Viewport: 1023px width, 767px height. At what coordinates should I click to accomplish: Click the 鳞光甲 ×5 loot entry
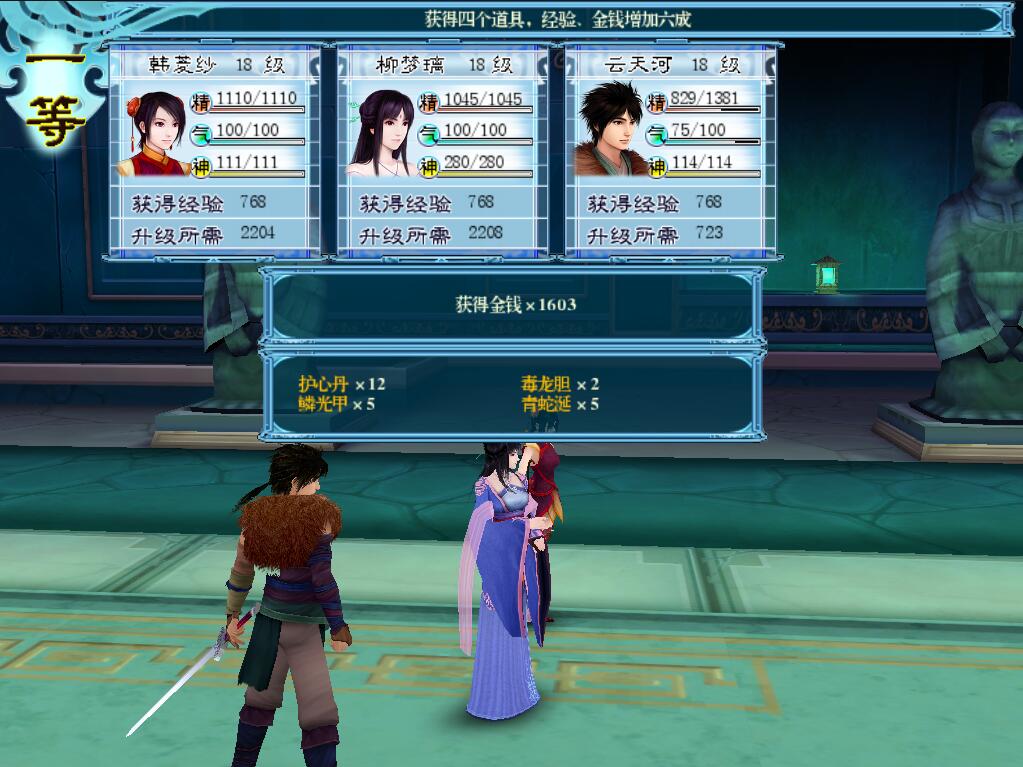[337, 404]
